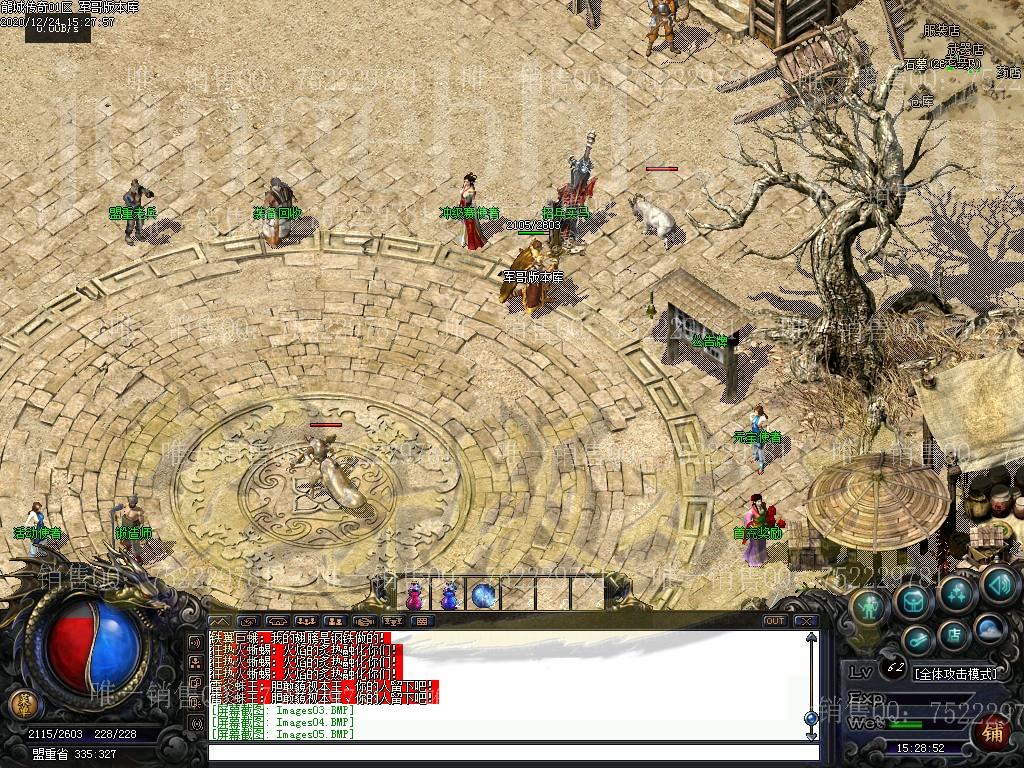Screen dimensions: 1024x768
Task: Open the skills panel with sparkle icon
Action: [957, 594]
